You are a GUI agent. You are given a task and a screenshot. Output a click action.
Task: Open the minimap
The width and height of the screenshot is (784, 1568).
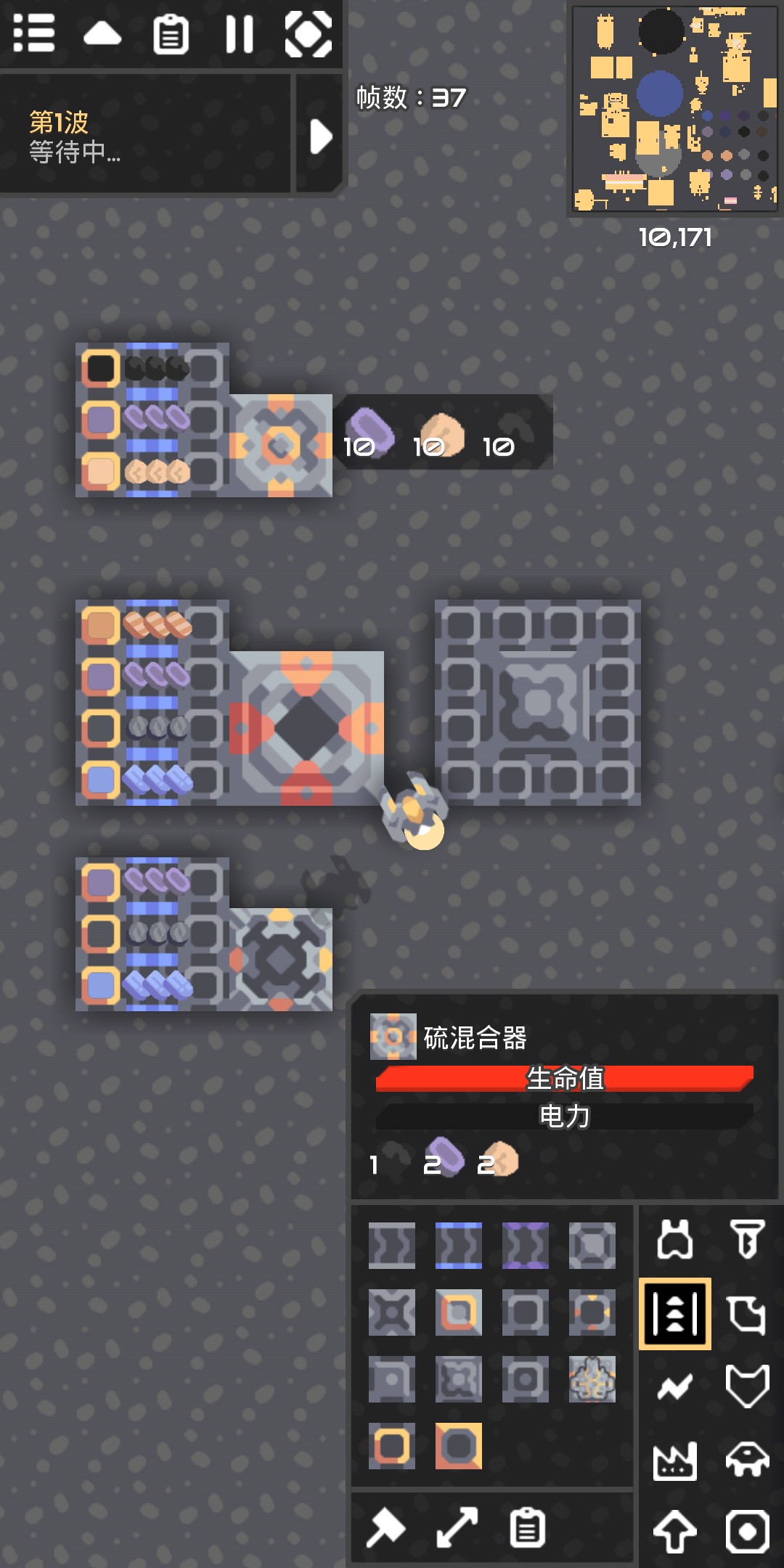point(675,109)
